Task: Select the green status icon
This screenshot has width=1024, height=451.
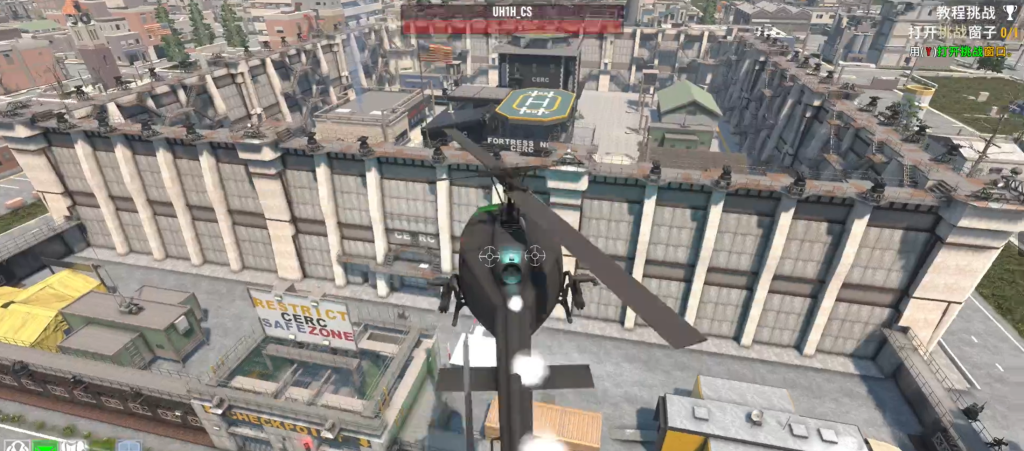Action: coord(43,445)
